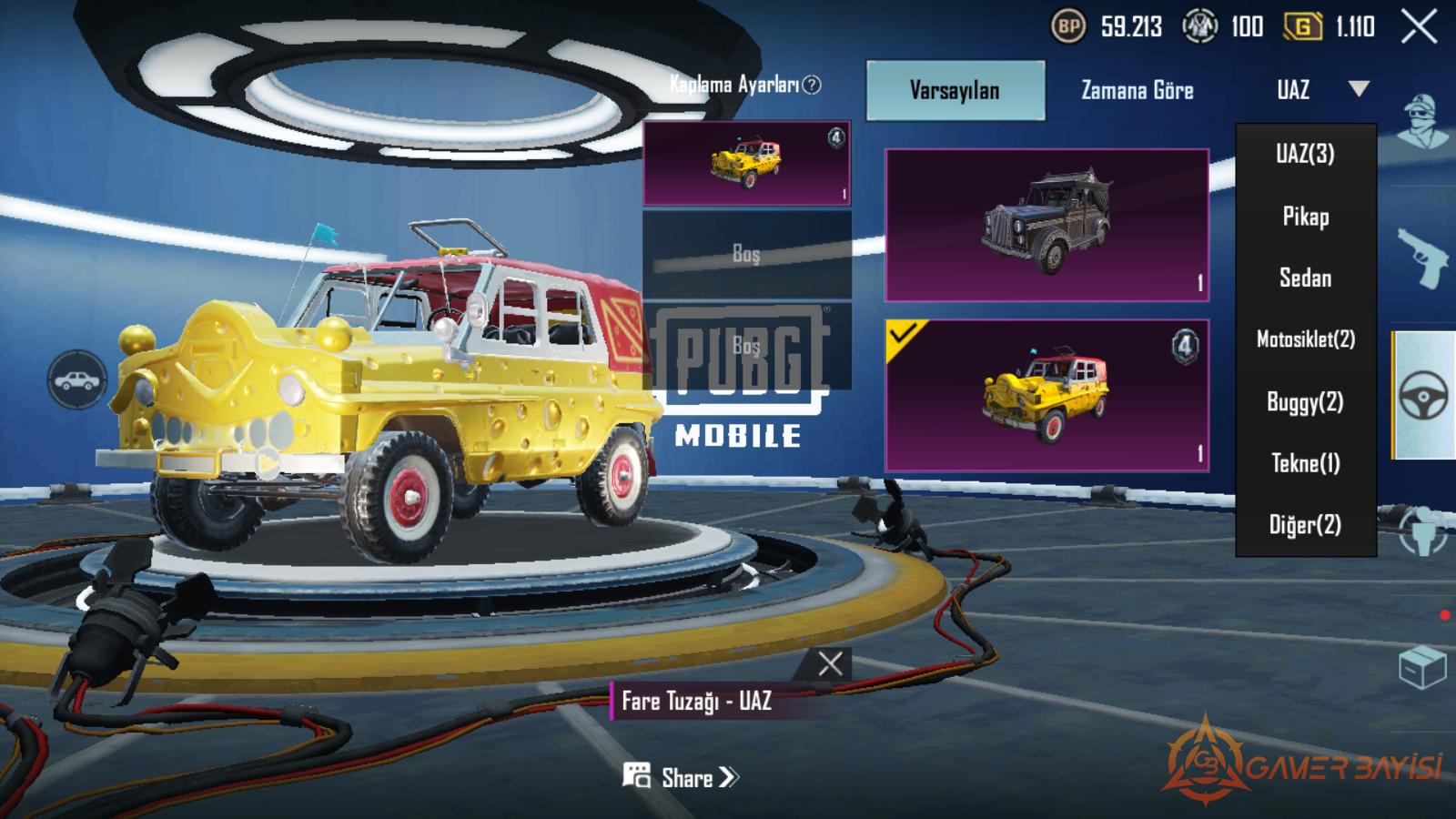1456x819 pixels.
Task: Toggle the UAZ vehicle type dropdown
Action: coord(1320,89)
